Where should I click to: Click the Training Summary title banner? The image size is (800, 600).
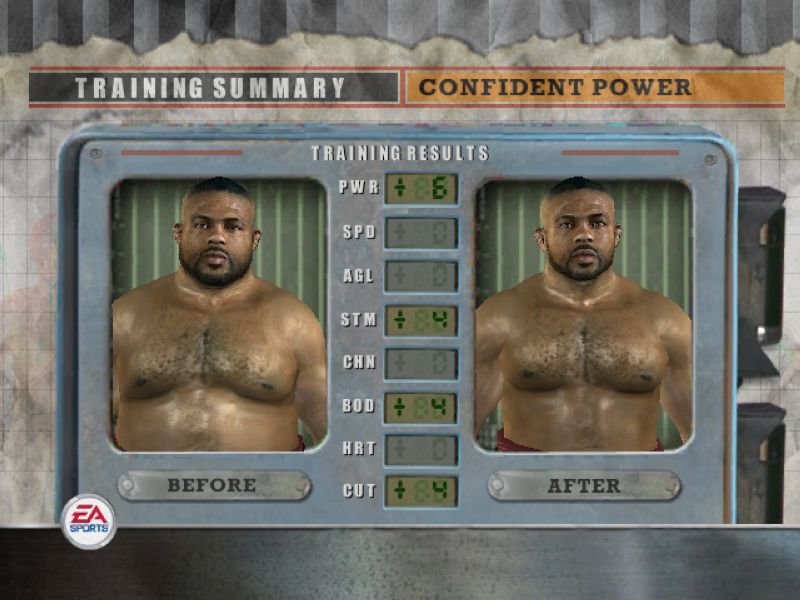[214, 87]
